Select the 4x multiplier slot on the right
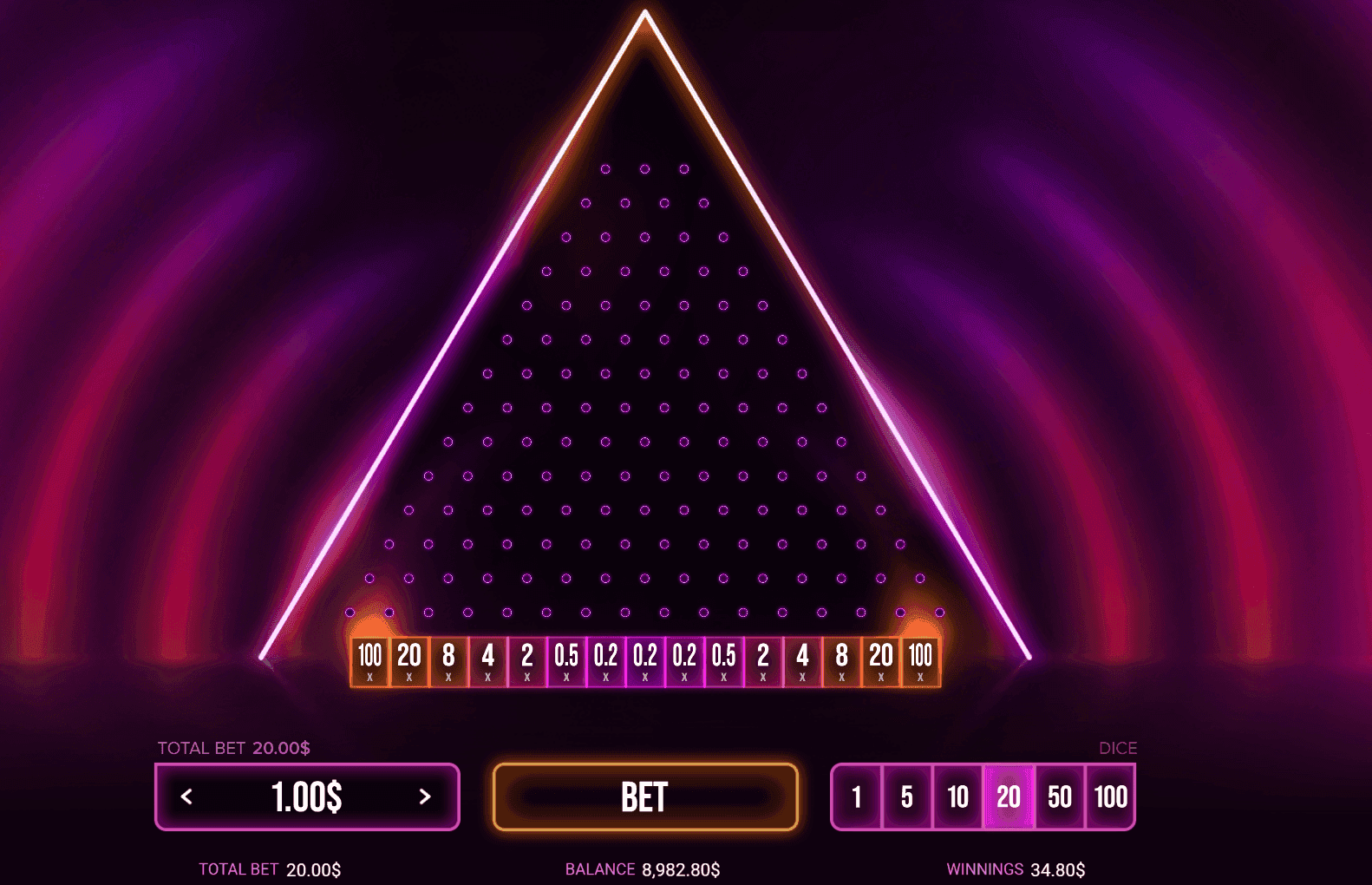The width and height of the screenshot is (1372, 885). click(x=802, y=659)
